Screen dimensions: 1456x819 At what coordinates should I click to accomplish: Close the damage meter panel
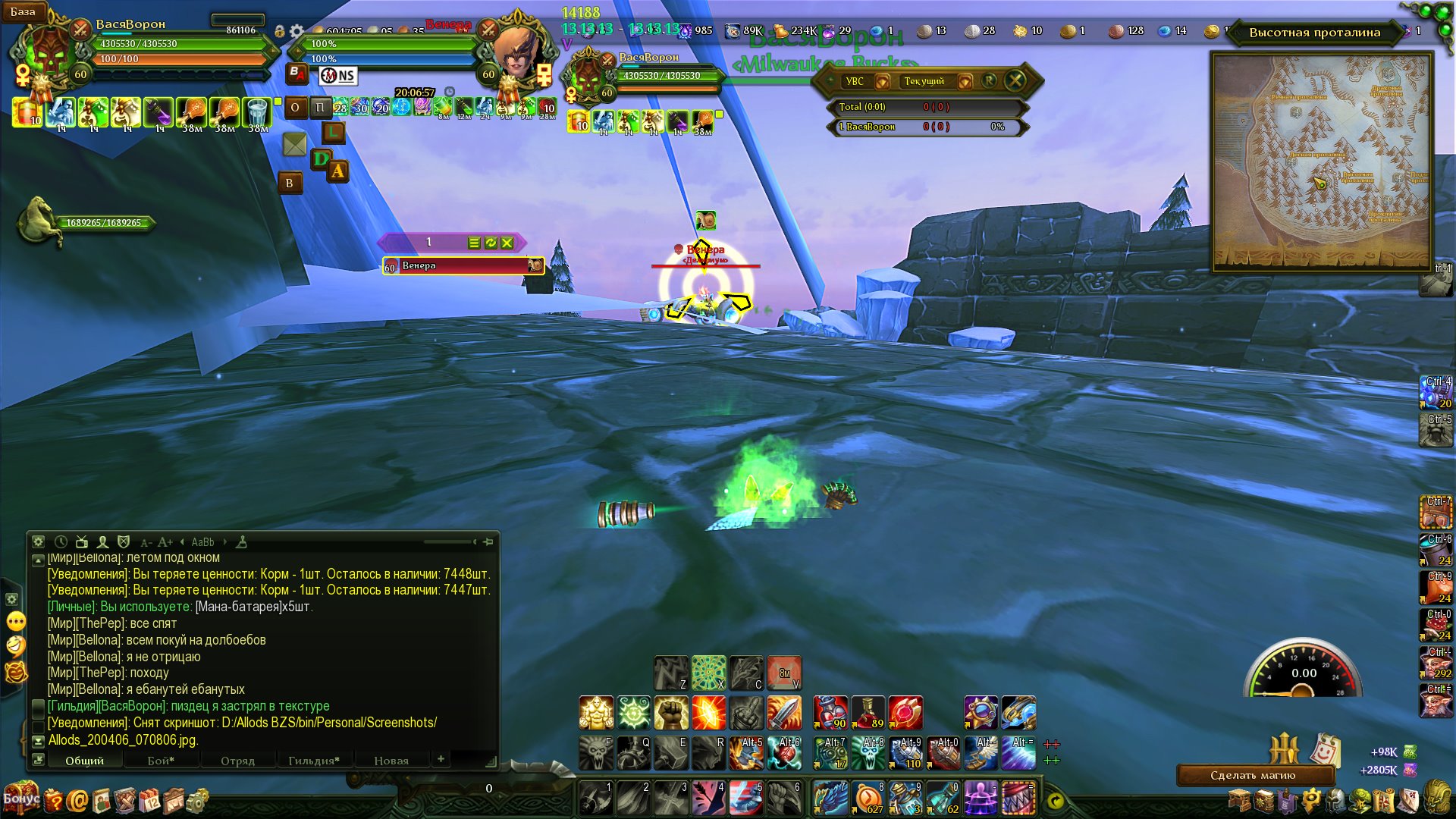point(1015,80)
